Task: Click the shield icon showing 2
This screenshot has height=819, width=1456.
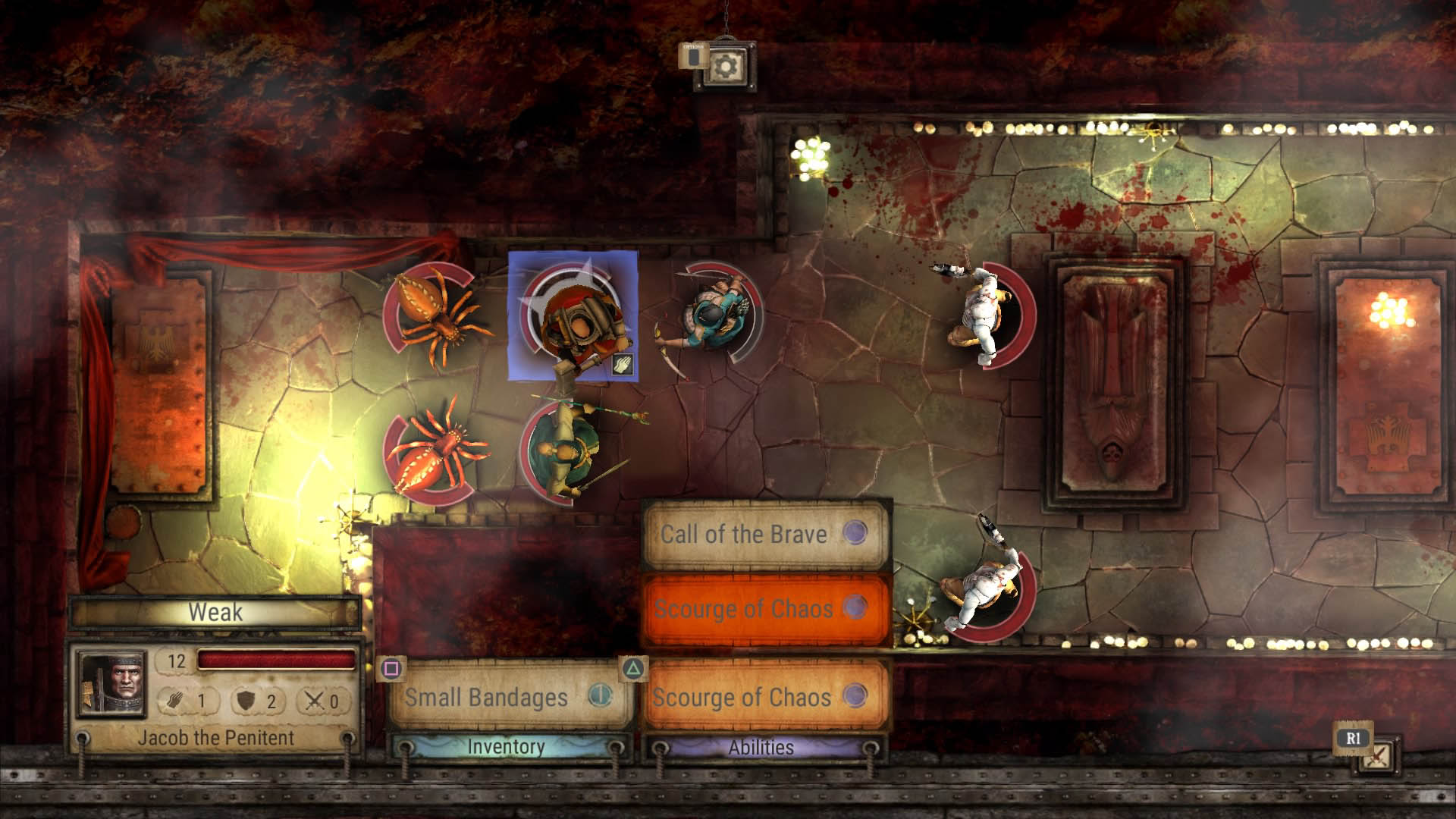Action: point(243,701)
